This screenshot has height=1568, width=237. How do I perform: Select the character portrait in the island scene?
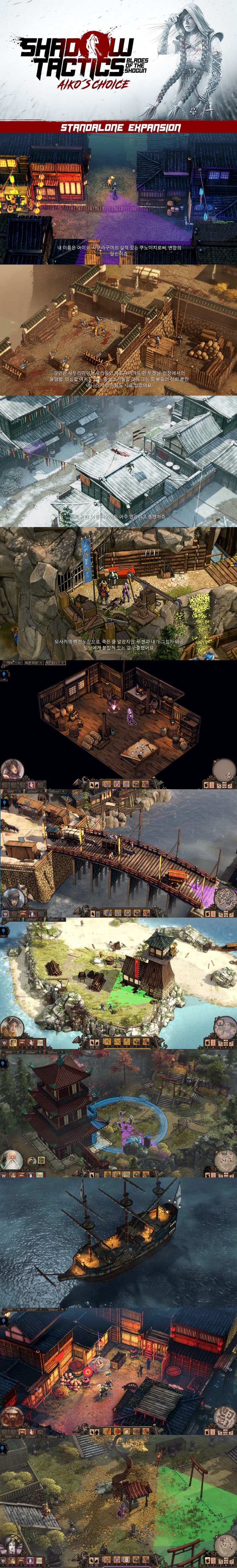coord(12,1028)
